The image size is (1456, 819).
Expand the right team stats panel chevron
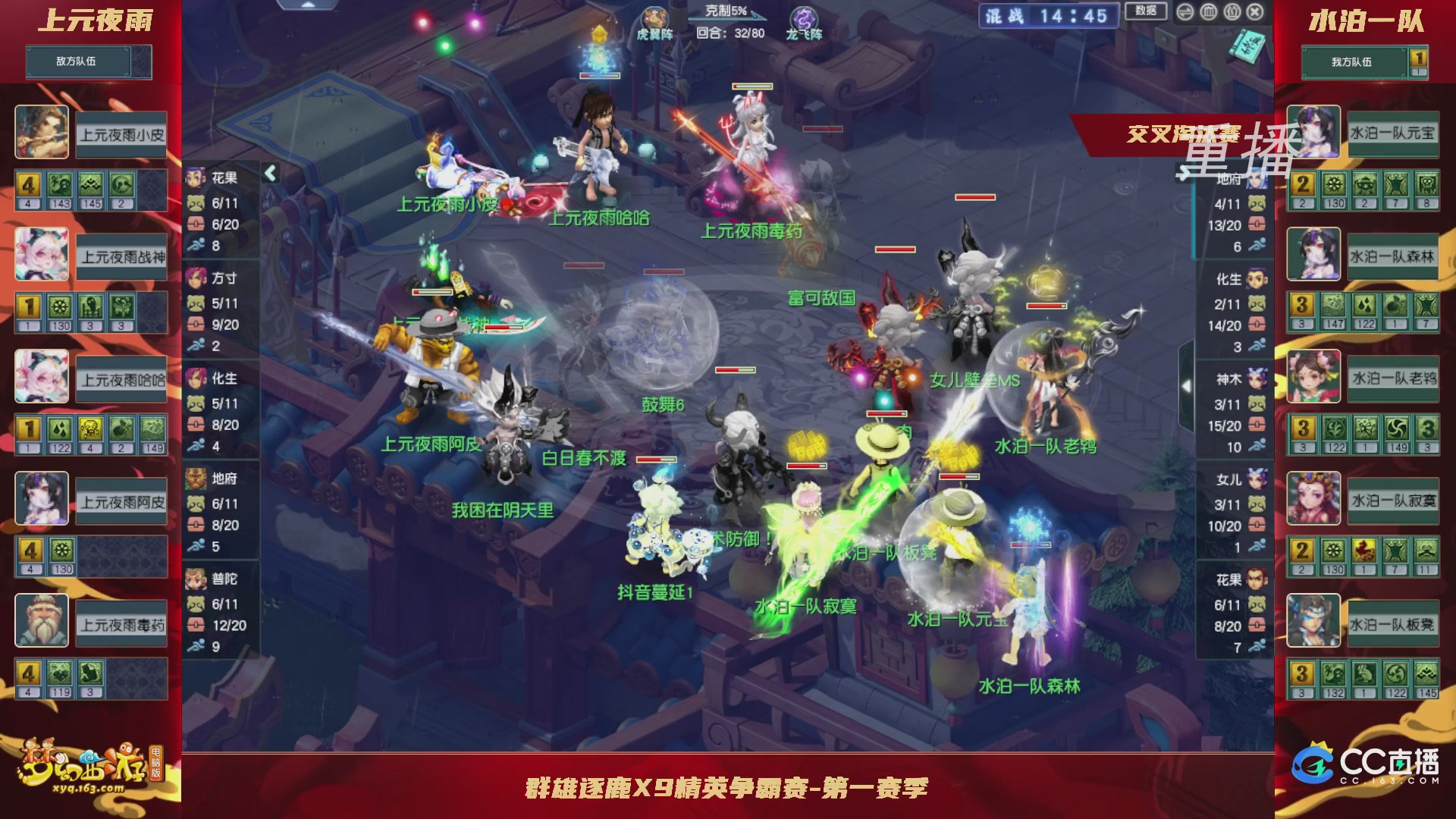[x=1187, y=385]
